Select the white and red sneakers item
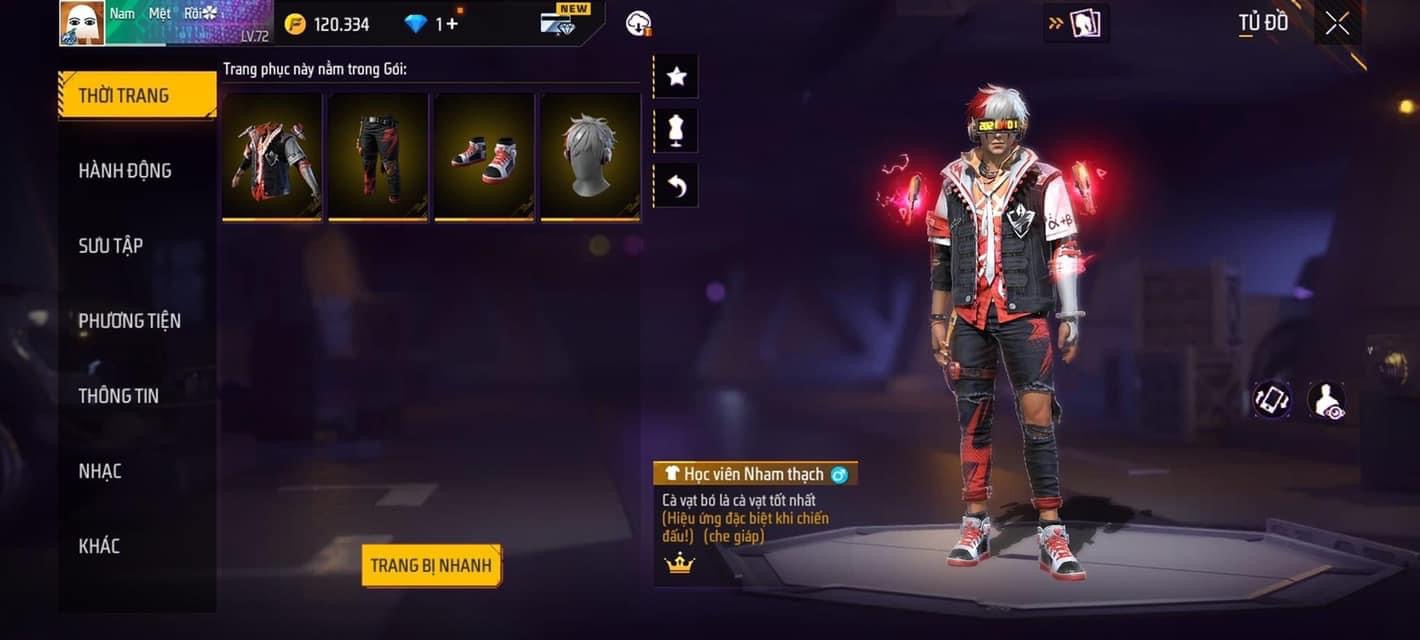The image size is (1420, 640). 484,156
